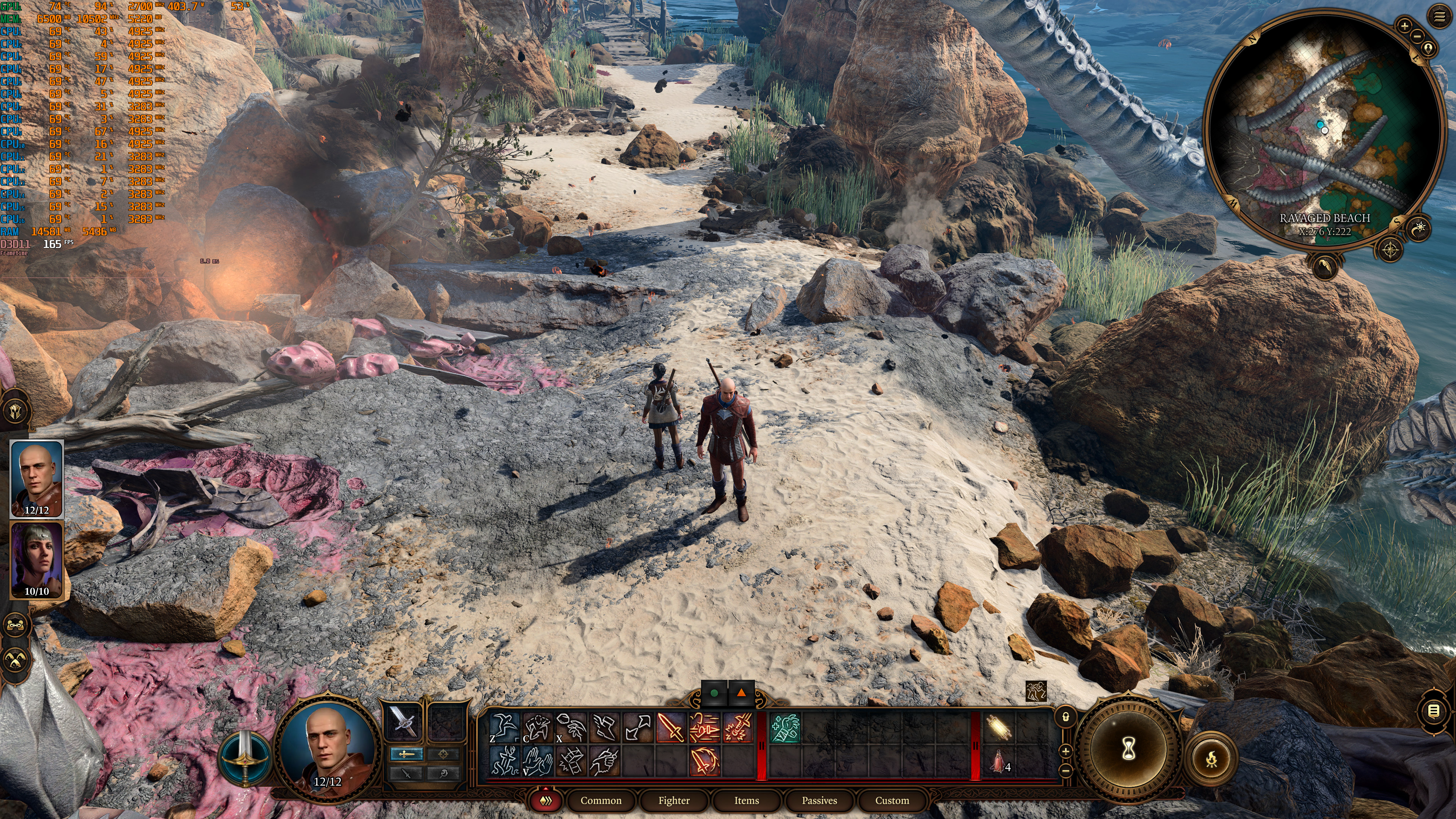Open the Fighter actions tab
The width and height of the screenshot is (1456, 819).
point(674,800)
